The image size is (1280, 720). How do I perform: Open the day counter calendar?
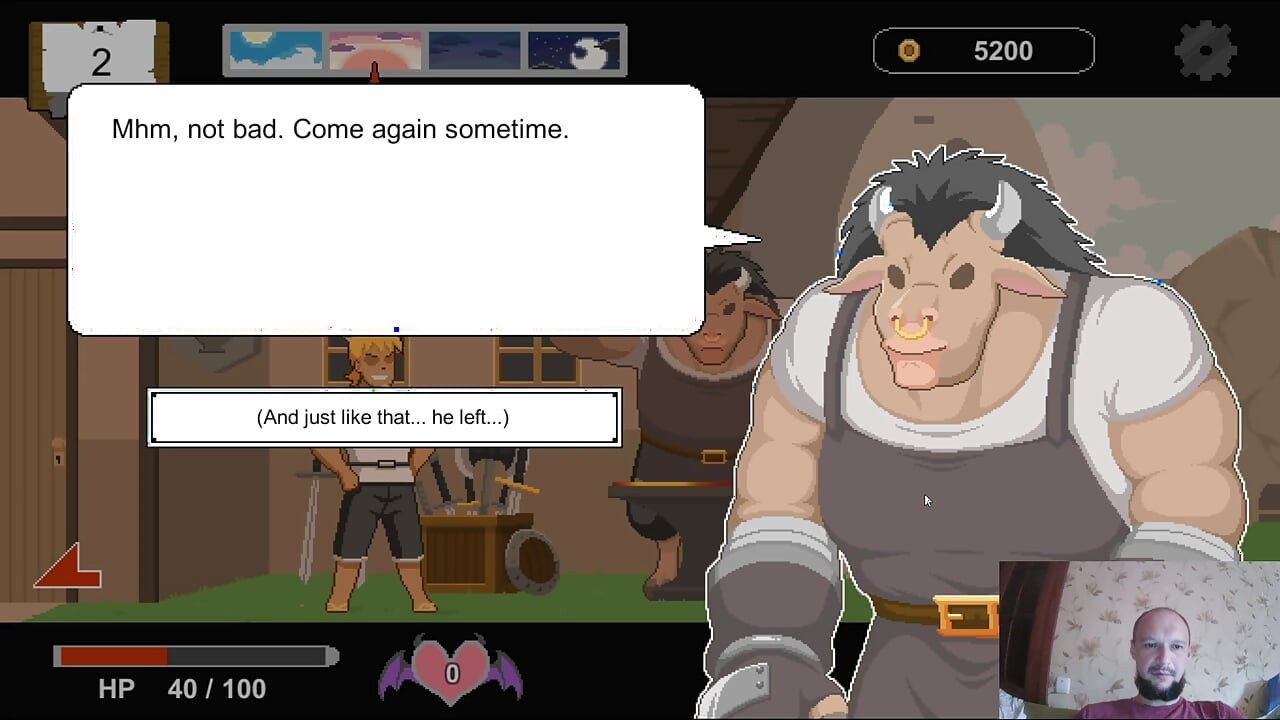pos(99,60)
